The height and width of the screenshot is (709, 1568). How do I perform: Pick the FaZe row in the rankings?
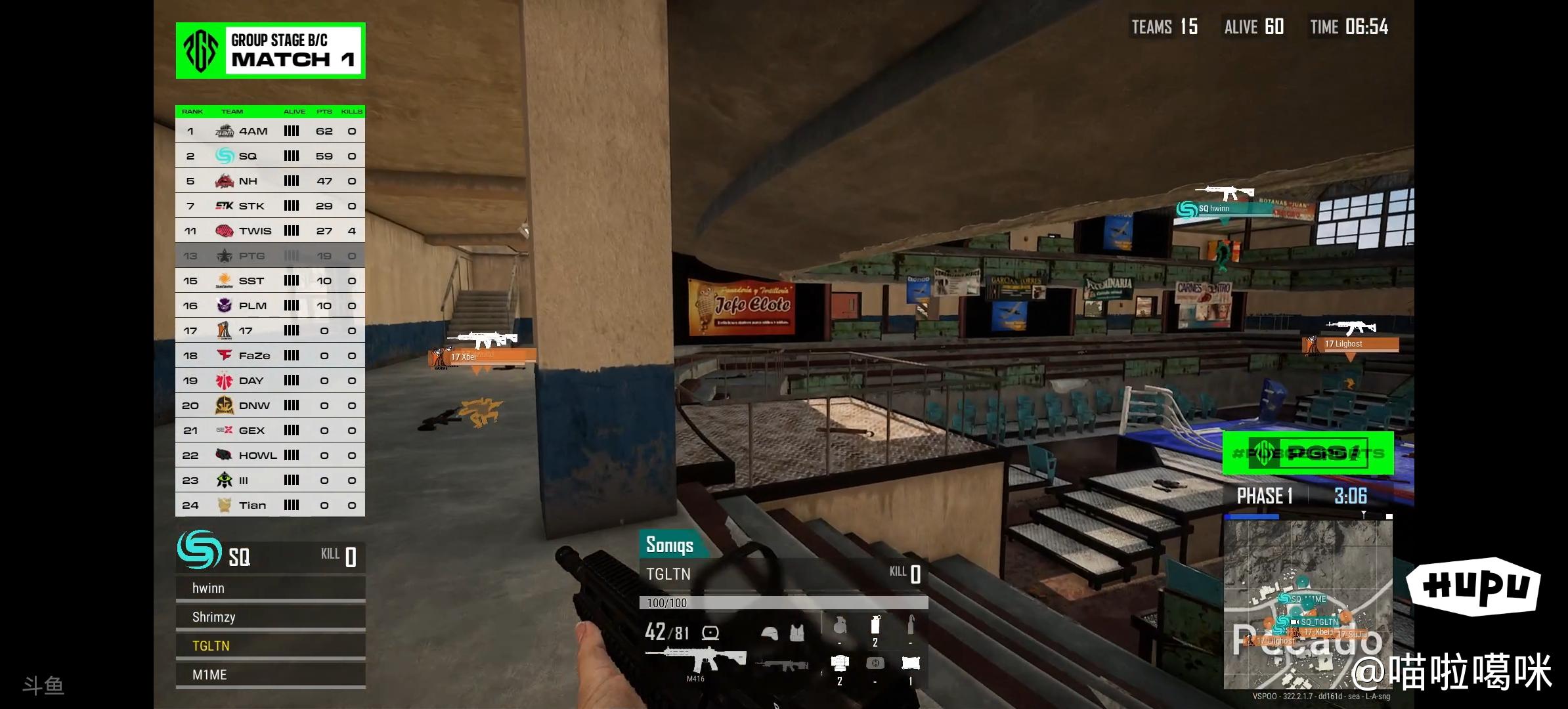[x=270, y=356]
